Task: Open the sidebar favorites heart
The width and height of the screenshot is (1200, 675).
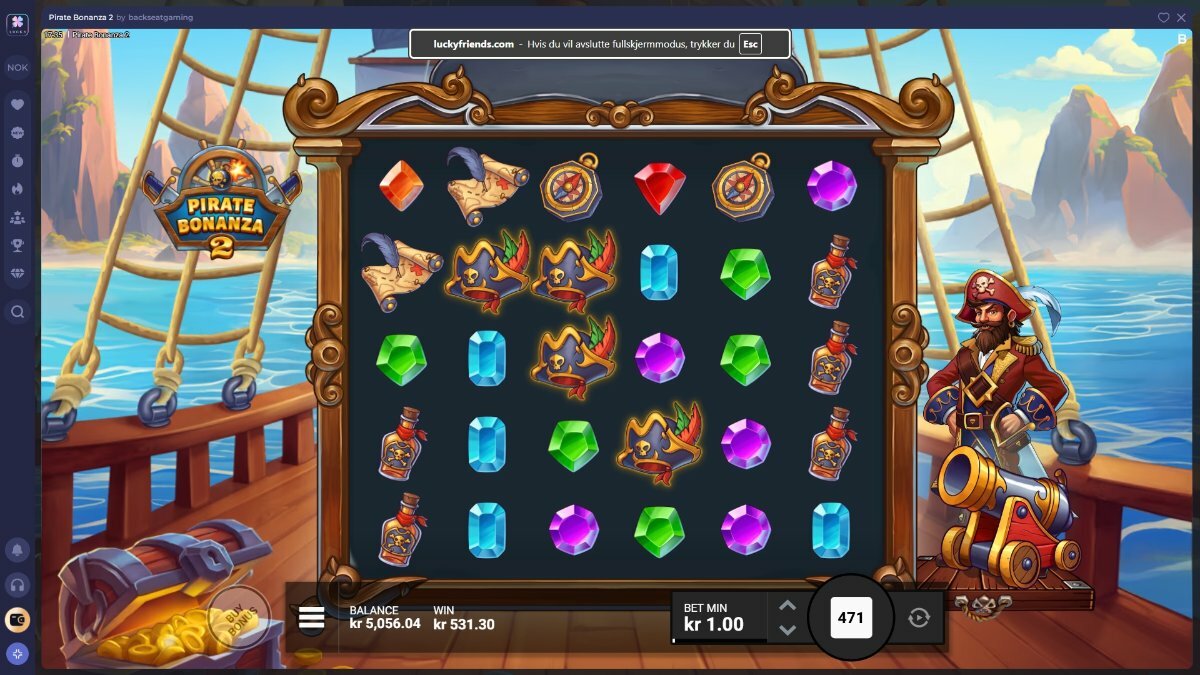Action: click(x=18, y=104)
